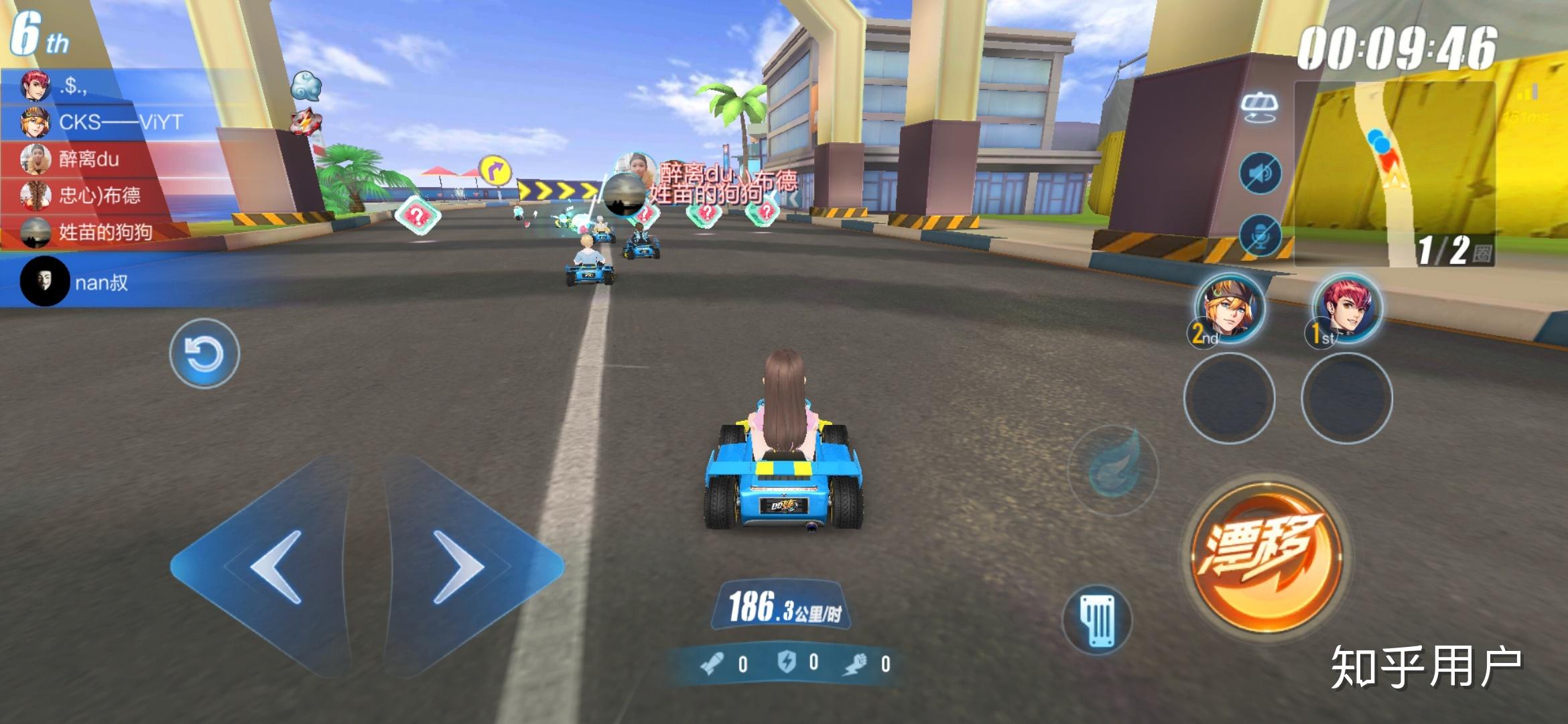The image size is (1568, 724).
Task: Select player 忠心)布德 in the ranking list
Action: click(99, 195)
